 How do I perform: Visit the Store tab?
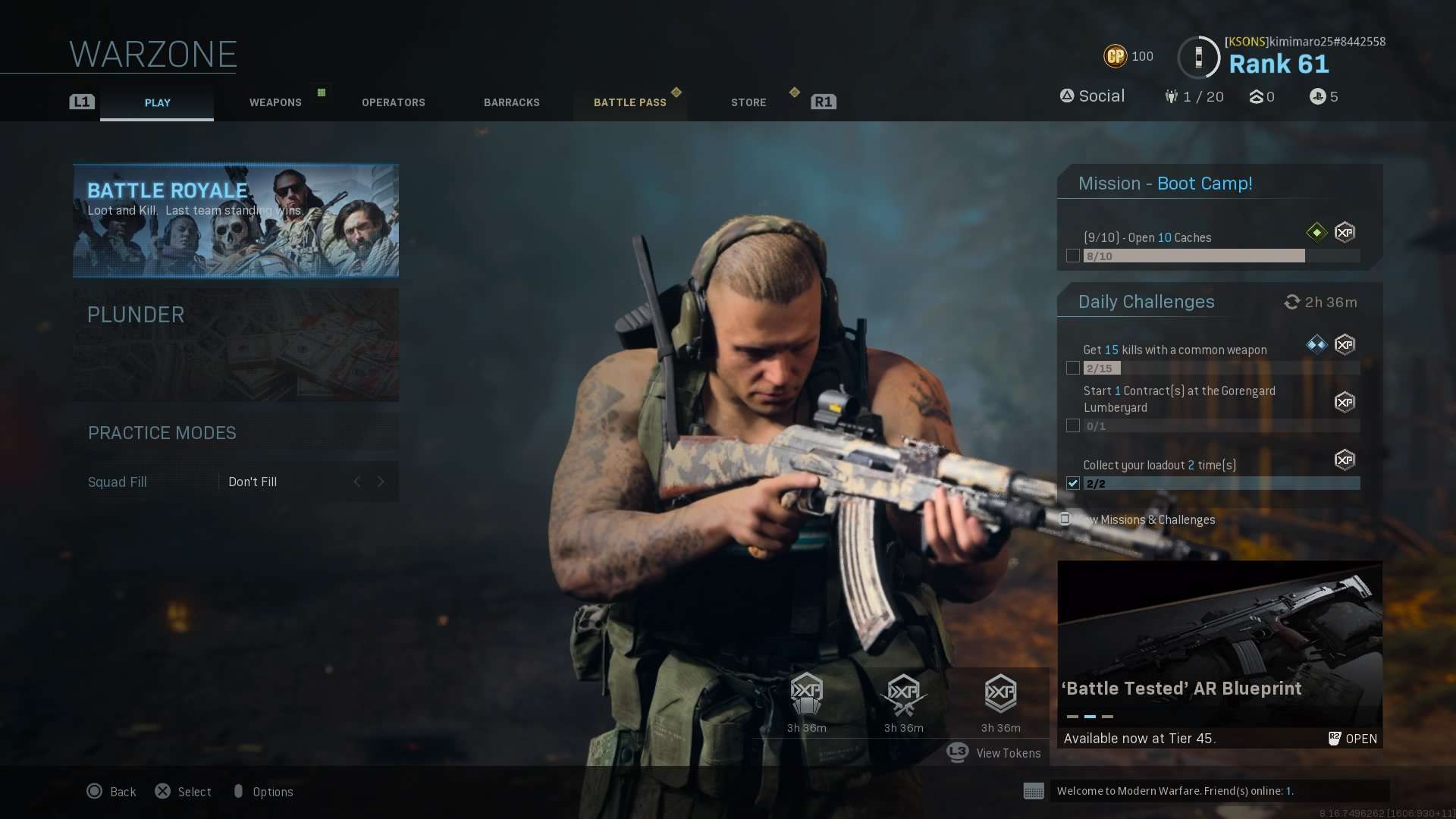tap(748, 102)
